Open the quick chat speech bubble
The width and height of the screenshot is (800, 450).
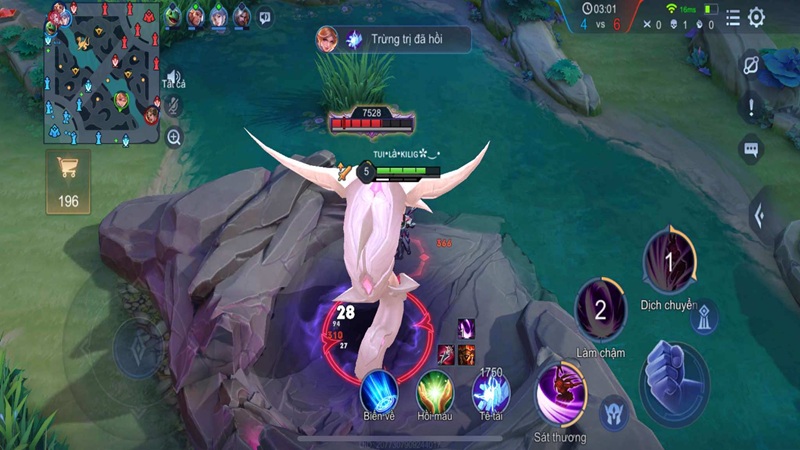[x=751, y=149]
